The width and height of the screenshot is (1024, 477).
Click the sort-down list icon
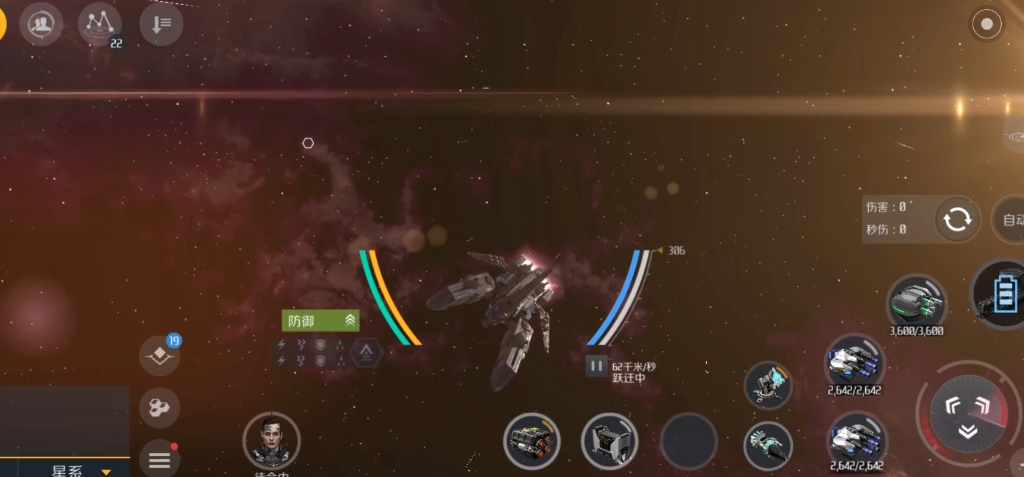(160, 23)
